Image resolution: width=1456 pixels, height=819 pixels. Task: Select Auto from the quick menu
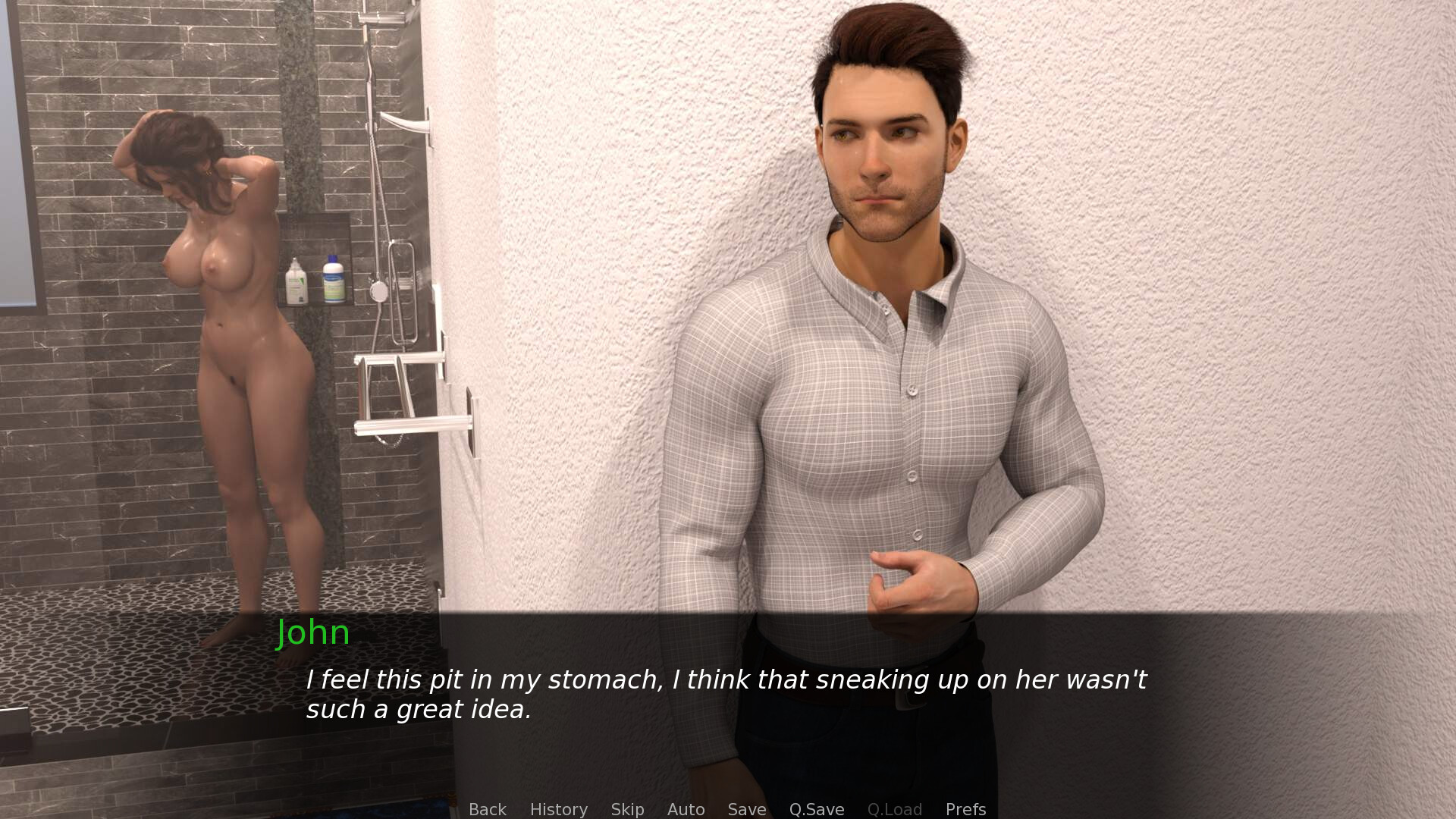685,809
